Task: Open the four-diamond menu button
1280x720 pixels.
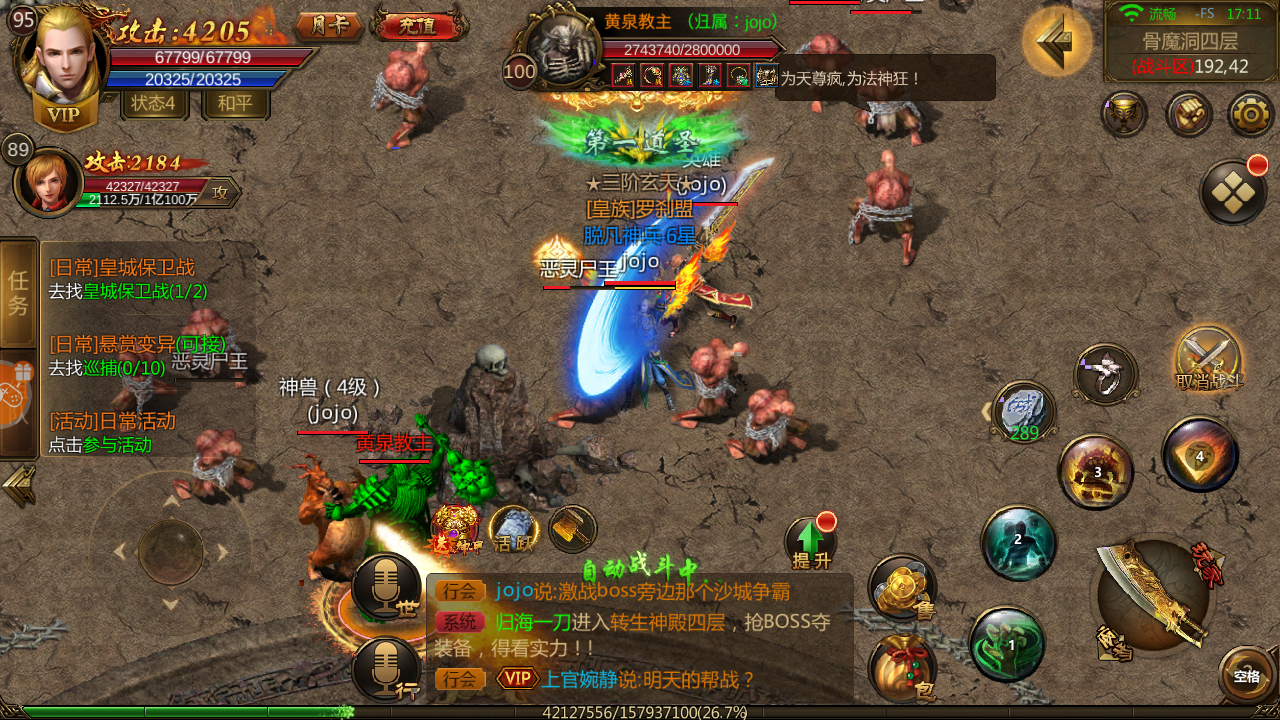Action: pyautogui.click(x=1233, y=192)
